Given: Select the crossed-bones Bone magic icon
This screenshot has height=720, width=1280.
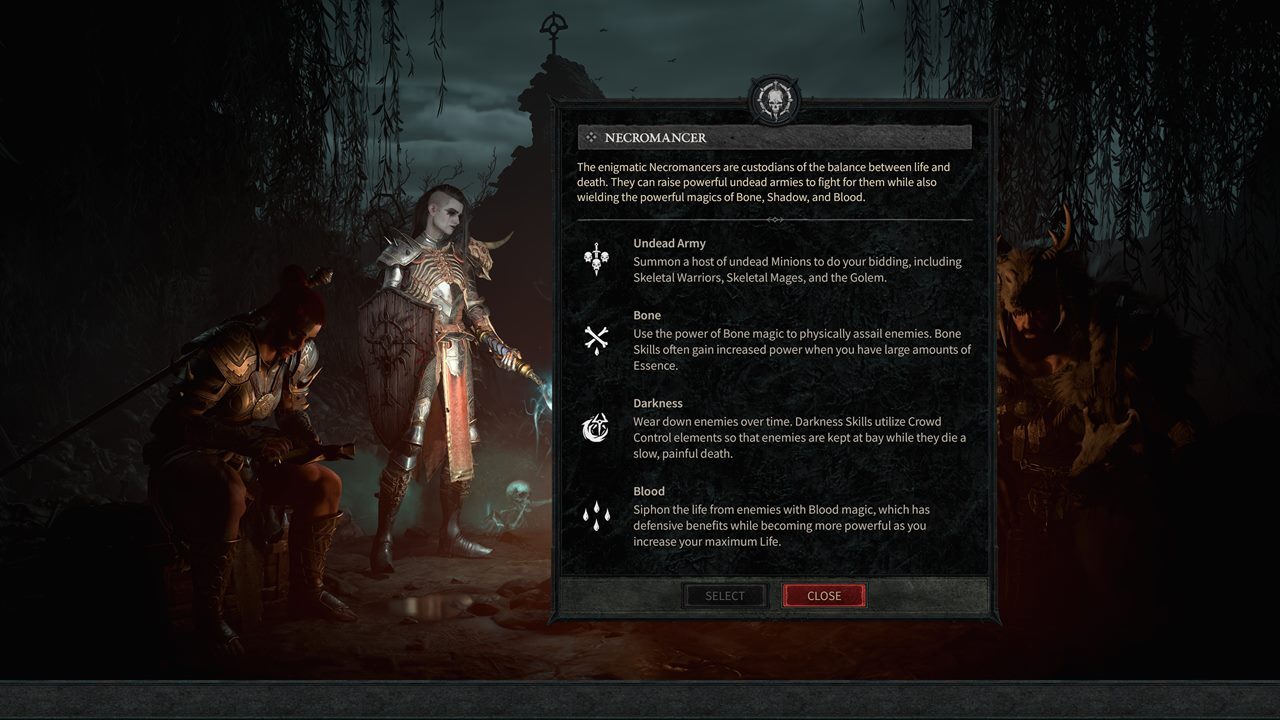Looking at the screenshot, I should tap(596, 337).
